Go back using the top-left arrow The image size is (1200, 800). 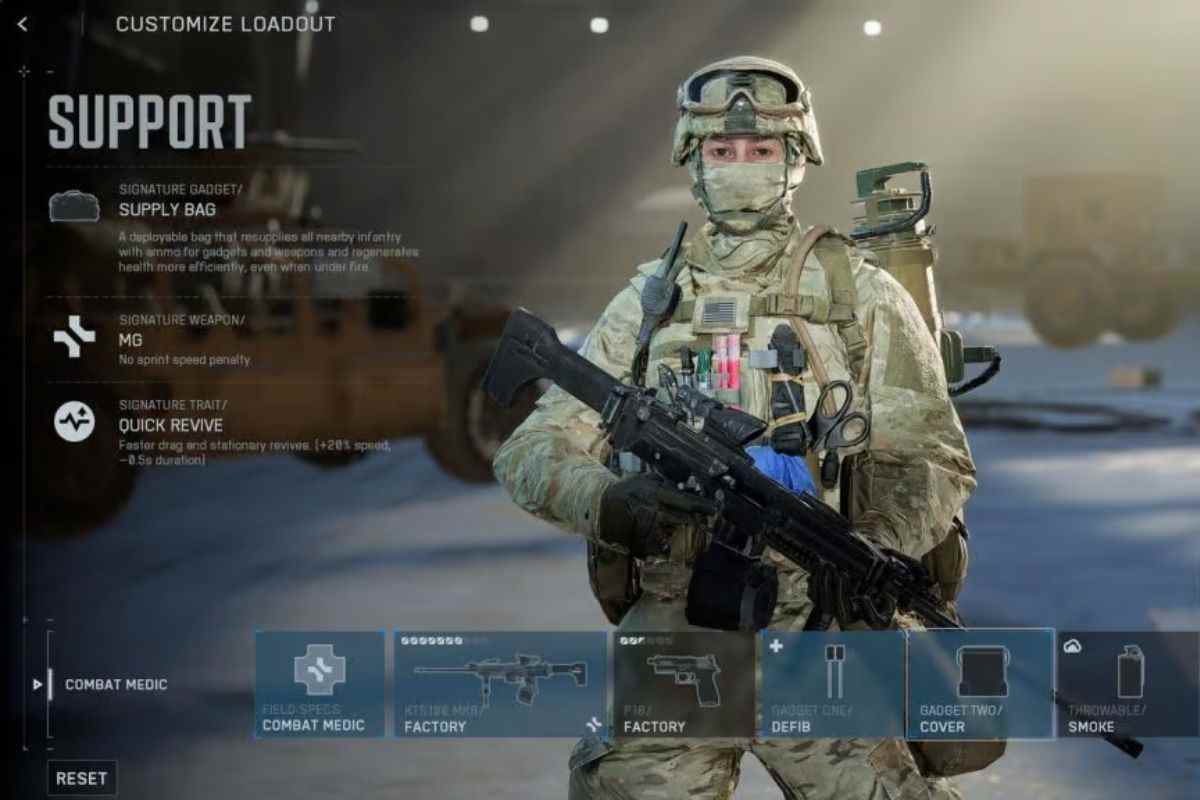click(22, 24)
